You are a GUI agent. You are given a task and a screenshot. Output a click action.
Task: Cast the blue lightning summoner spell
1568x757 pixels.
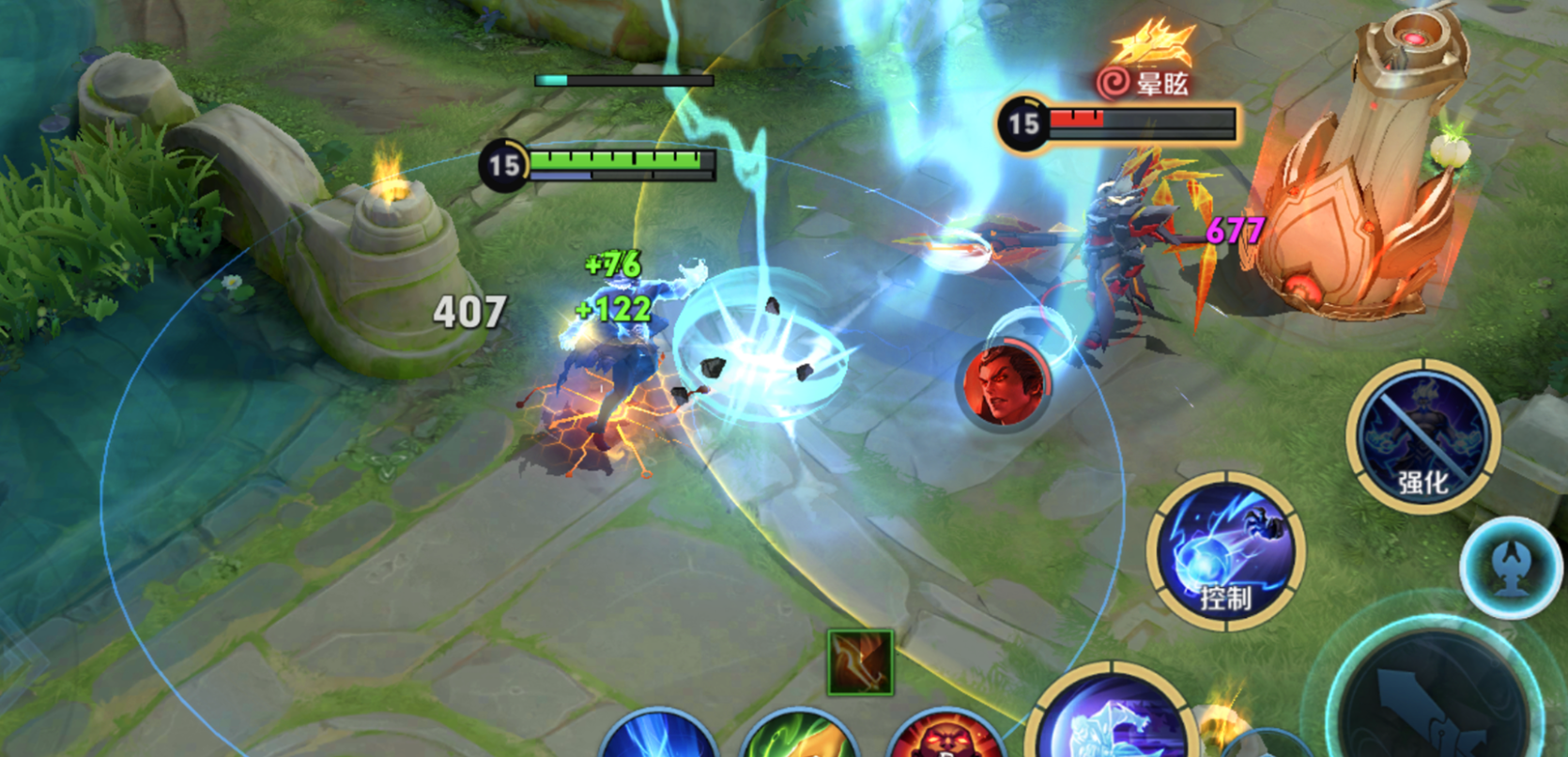(x=658, y=737)
